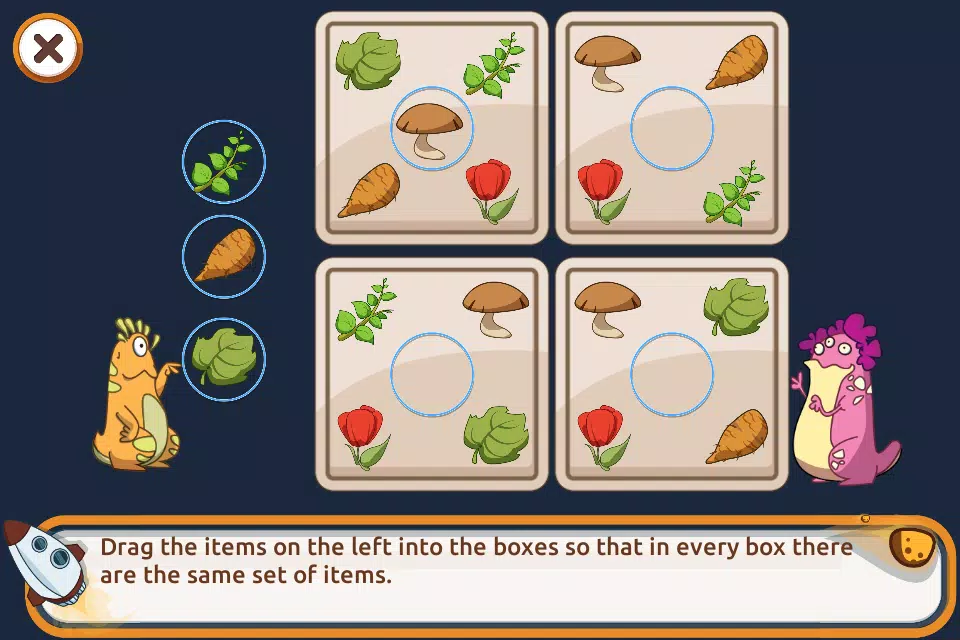Image resolution: width=960 pixels, height=640 pixels.
Task: Close the puzzle with the X button
Action: coord(47,47)
